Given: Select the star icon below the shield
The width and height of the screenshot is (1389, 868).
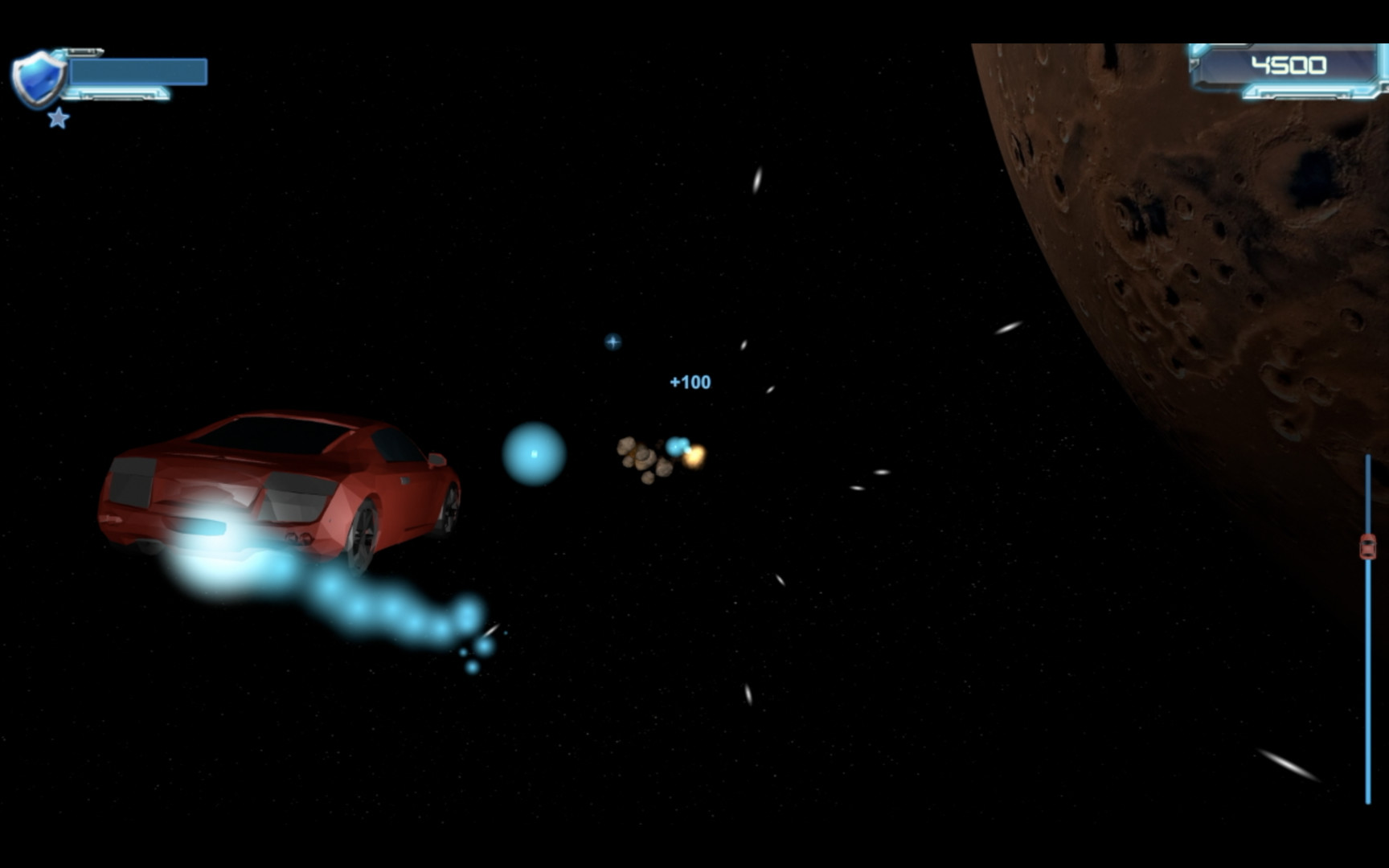Looking at the screenshot, I should coord(58,119).
